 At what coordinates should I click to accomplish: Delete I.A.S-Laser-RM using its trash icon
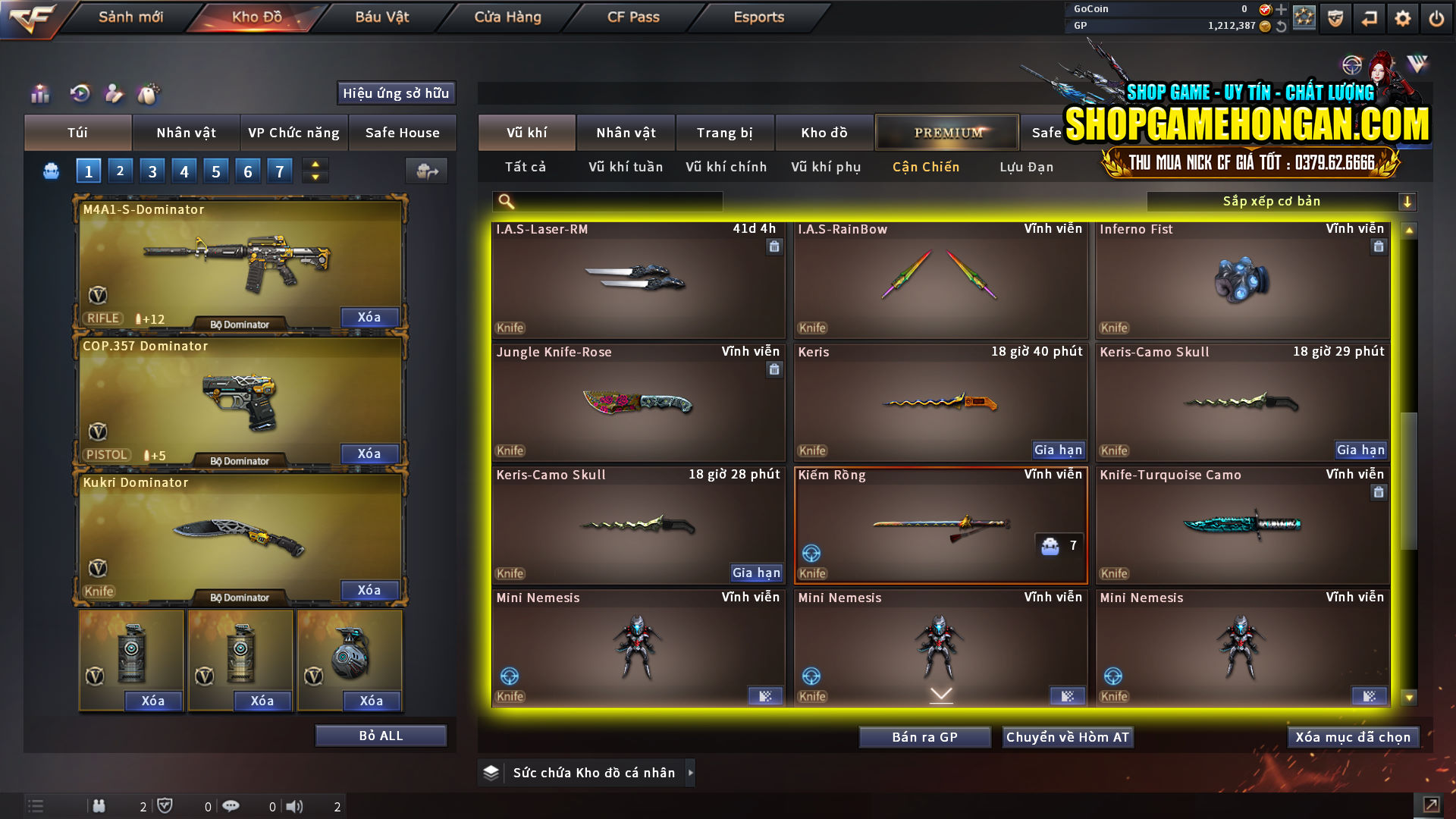coord(774,247)
